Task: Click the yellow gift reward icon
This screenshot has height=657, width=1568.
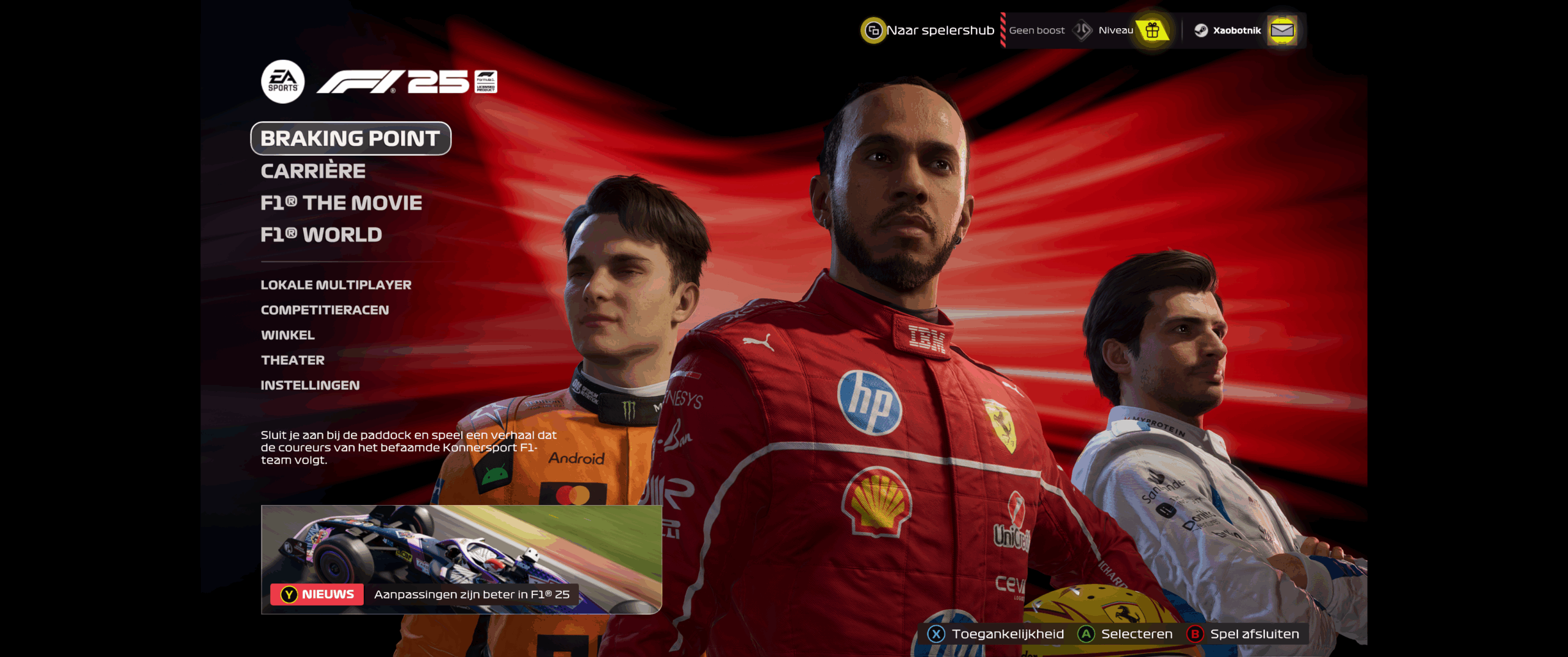Action: click(x=1153, y=29)
